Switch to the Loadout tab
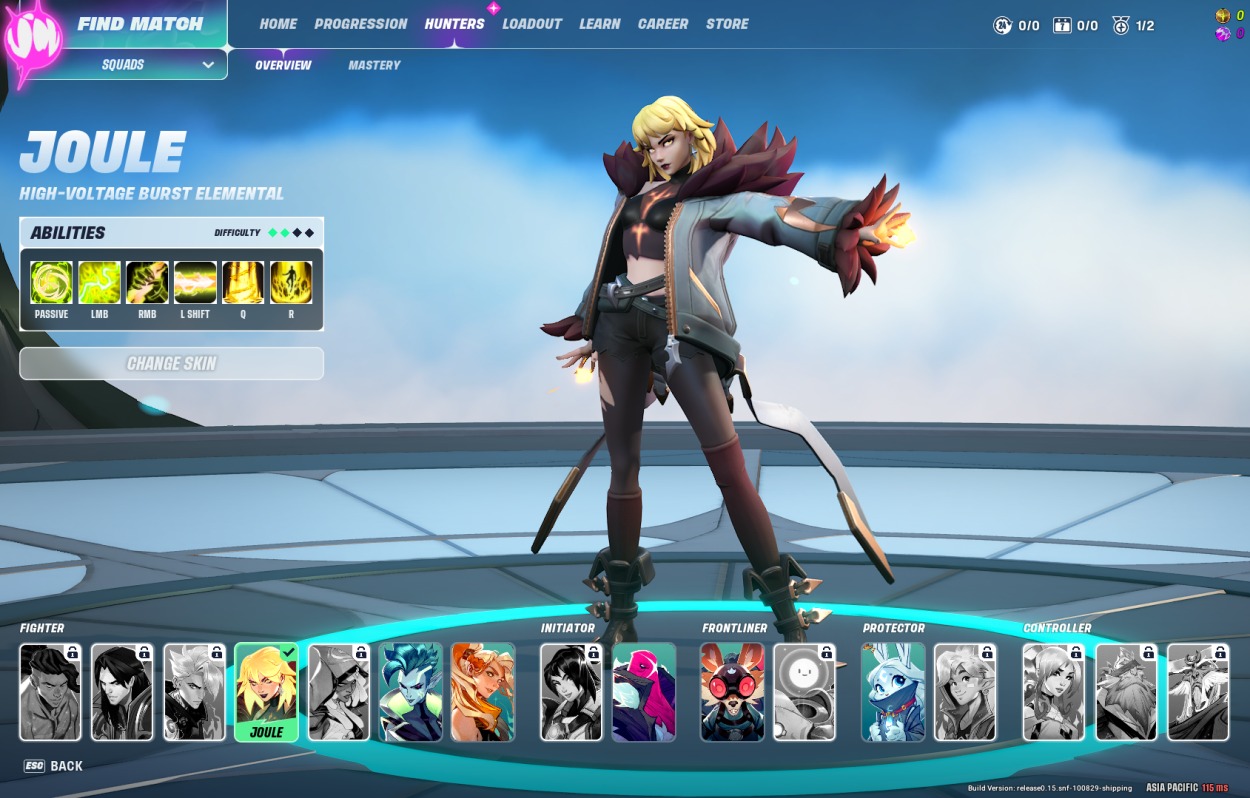 pyautogui.click(x=532, y=24)
